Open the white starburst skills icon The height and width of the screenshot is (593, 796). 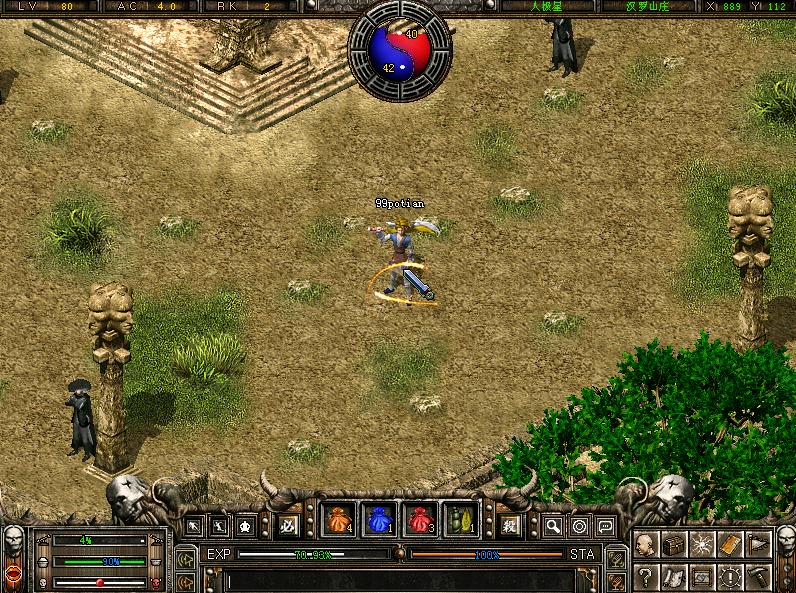click(702, 545)
